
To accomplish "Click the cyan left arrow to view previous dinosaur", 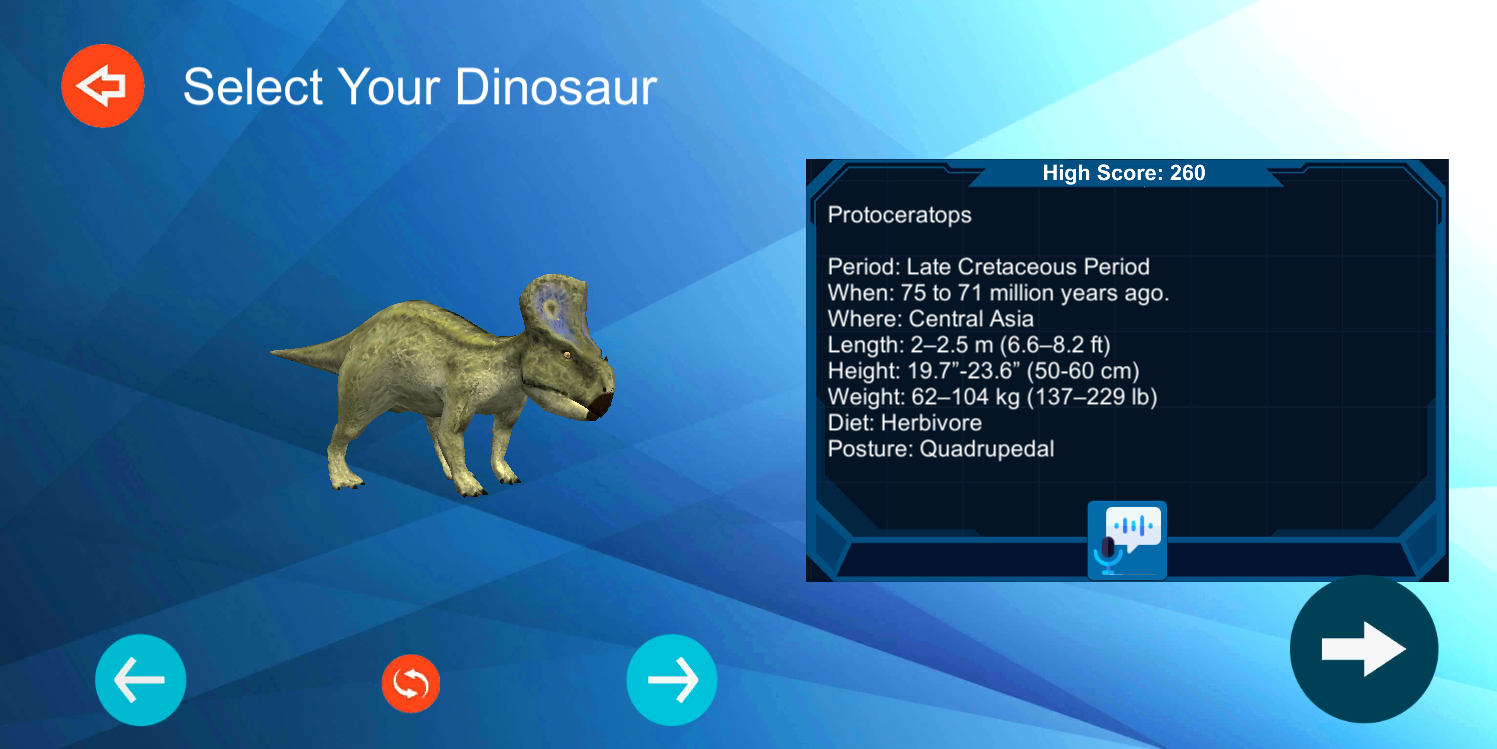I will pos(140,681).
